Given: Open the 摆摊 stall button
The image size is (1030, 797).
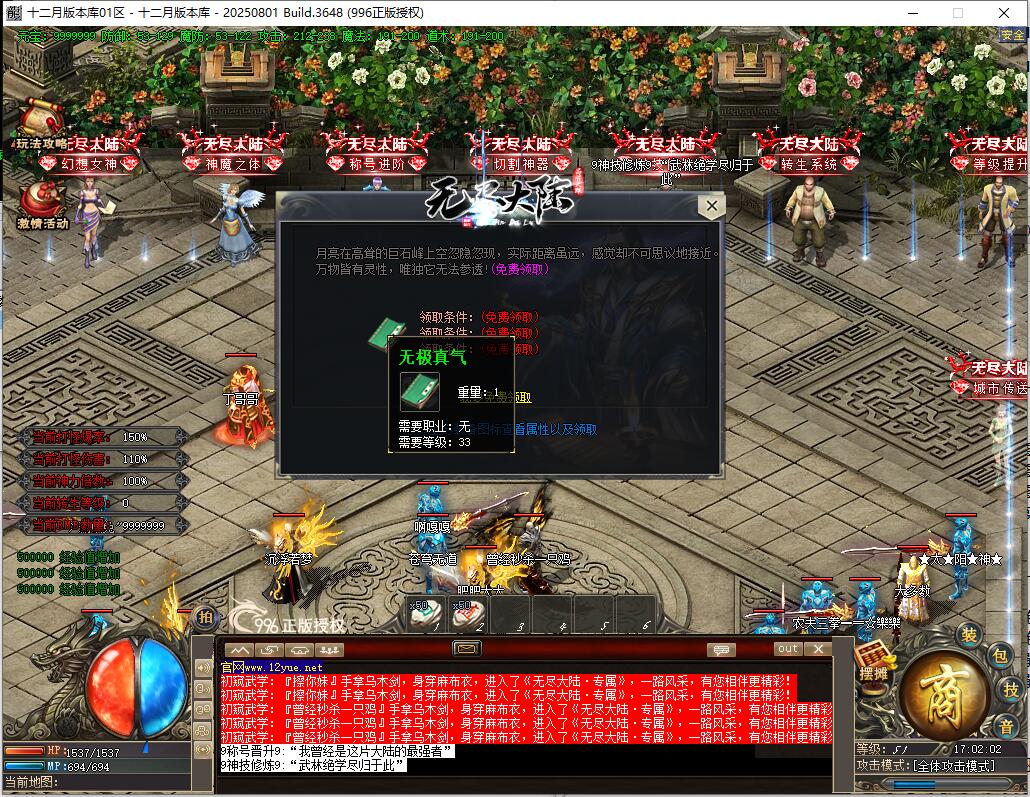Looking at the screenshot, I should pos(873,664).
